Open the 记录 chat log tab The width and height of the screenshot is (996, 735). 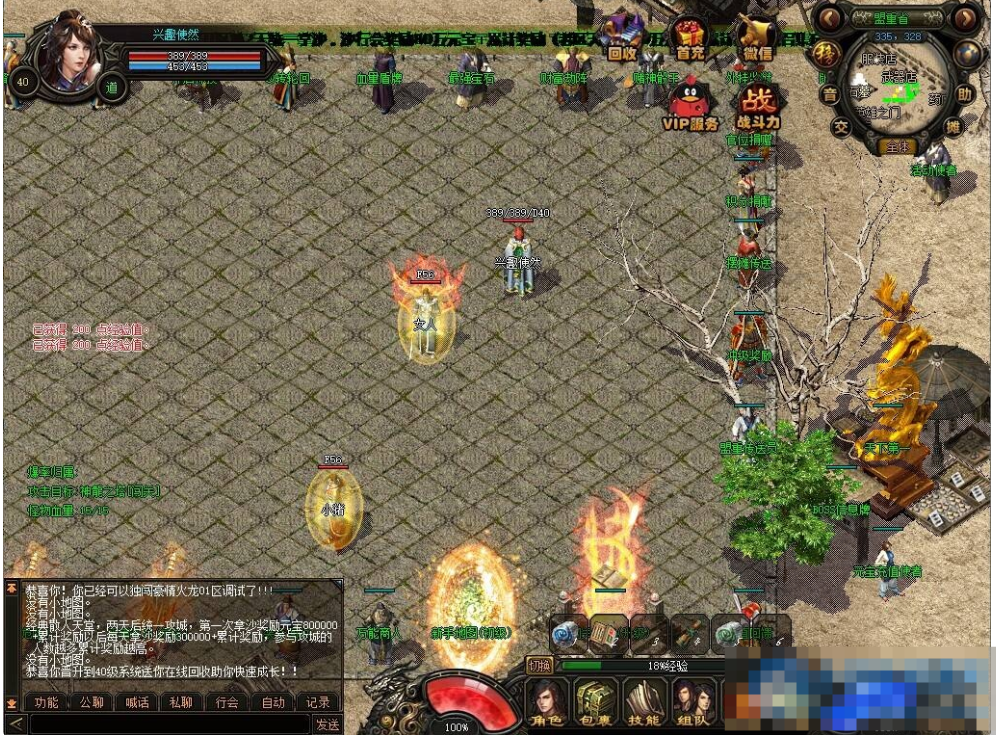pos(318,702)
